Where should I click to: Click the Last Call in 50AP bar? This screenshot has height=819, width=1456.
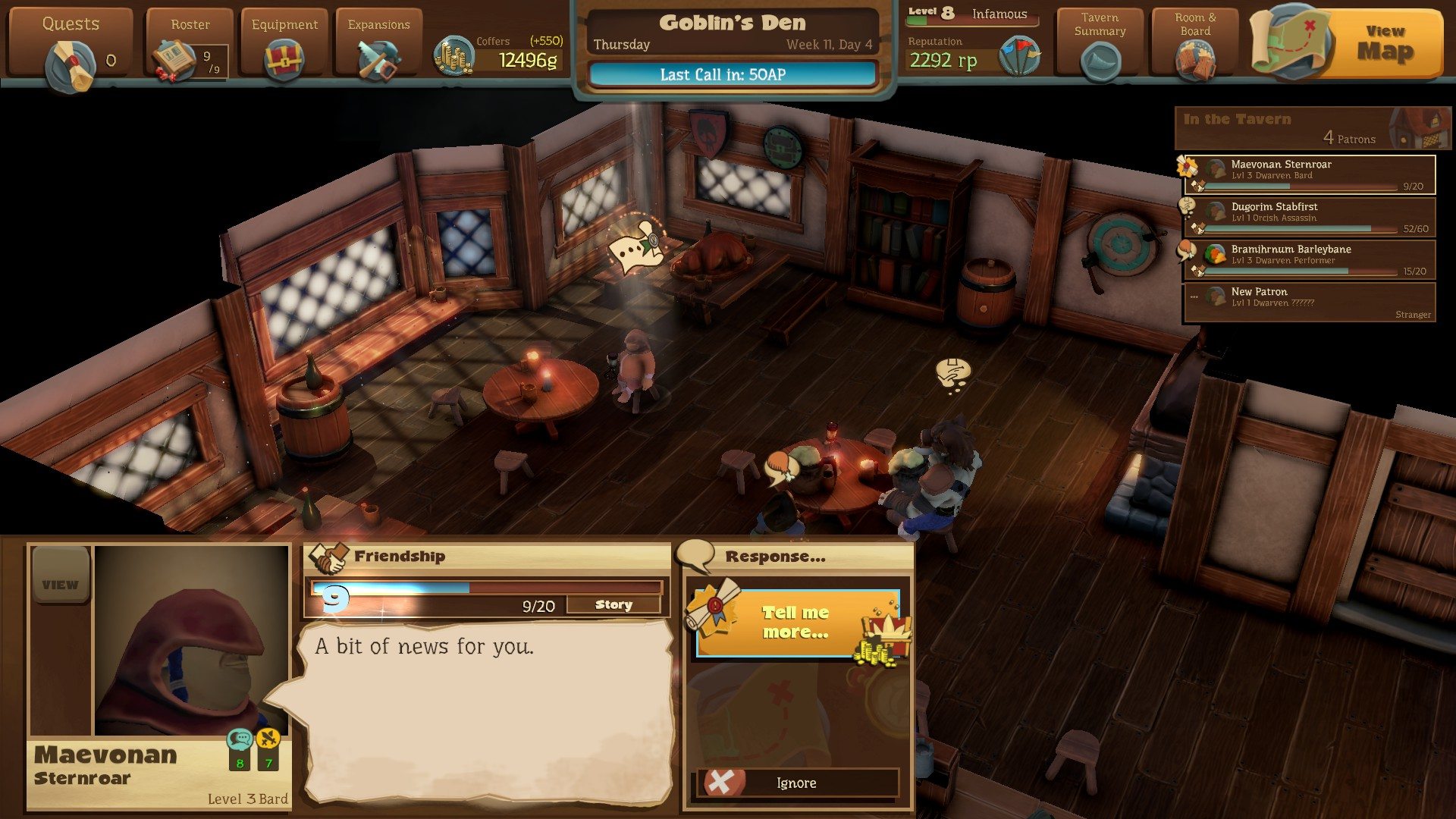(732, 74)
